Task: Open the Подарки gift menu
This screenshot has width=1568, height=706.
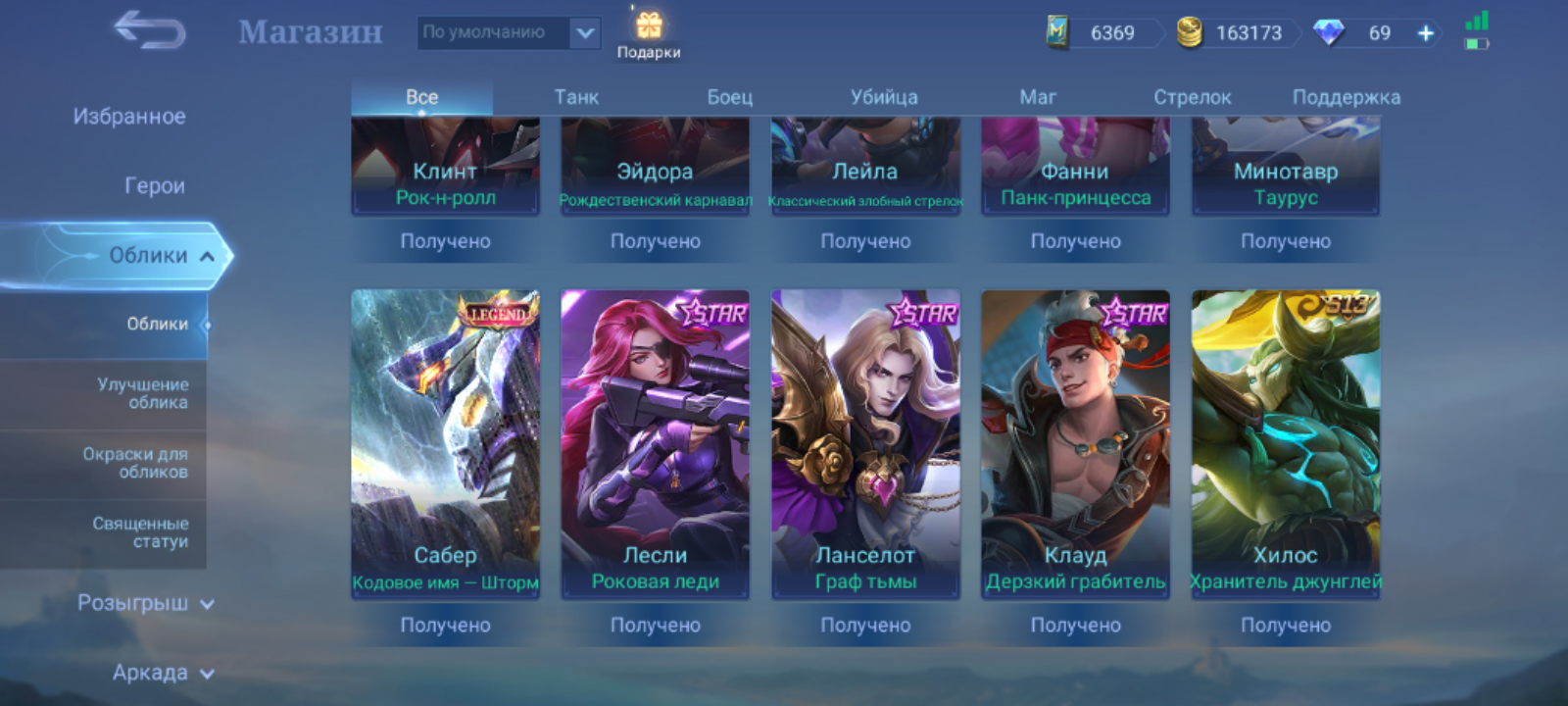Action: (x=648, y=34)
